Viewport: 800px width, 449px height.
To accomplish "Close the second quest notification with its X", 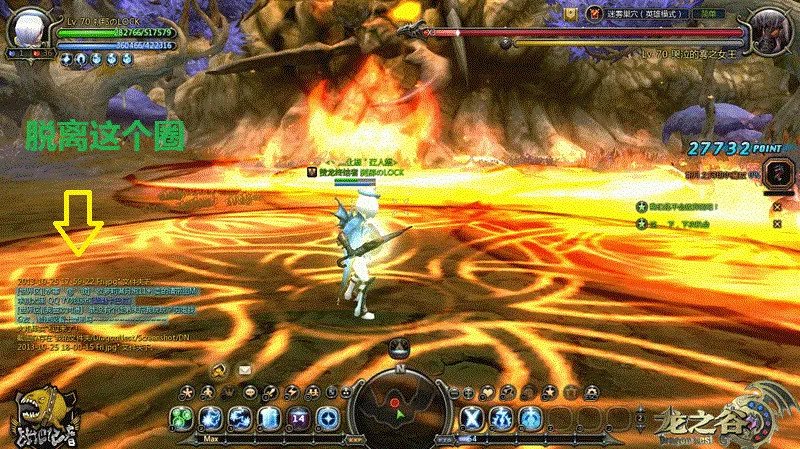I will click(777, 225).
